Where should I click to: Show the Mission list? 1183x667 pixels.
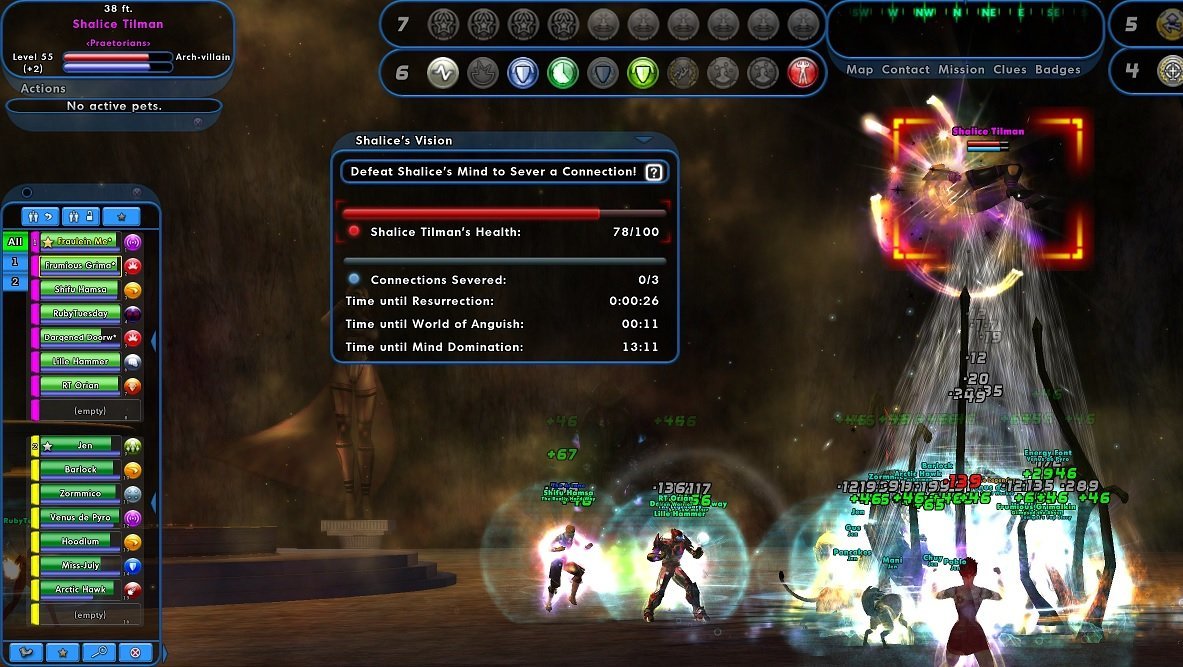click(961, 70)
